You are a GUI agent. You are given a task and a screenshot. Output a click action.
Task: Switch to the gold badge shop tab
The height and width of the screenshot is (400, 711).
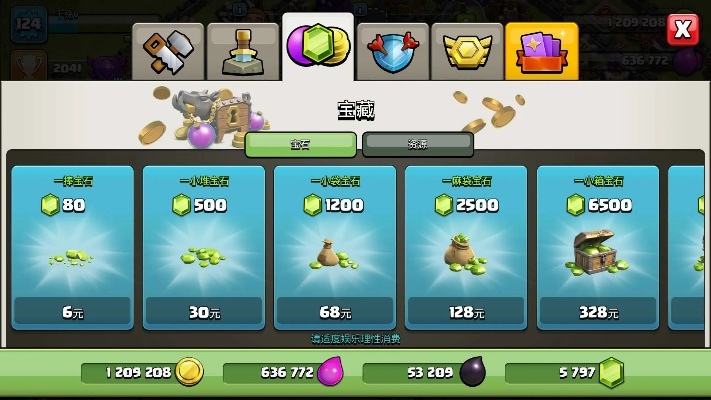point(467,50)
